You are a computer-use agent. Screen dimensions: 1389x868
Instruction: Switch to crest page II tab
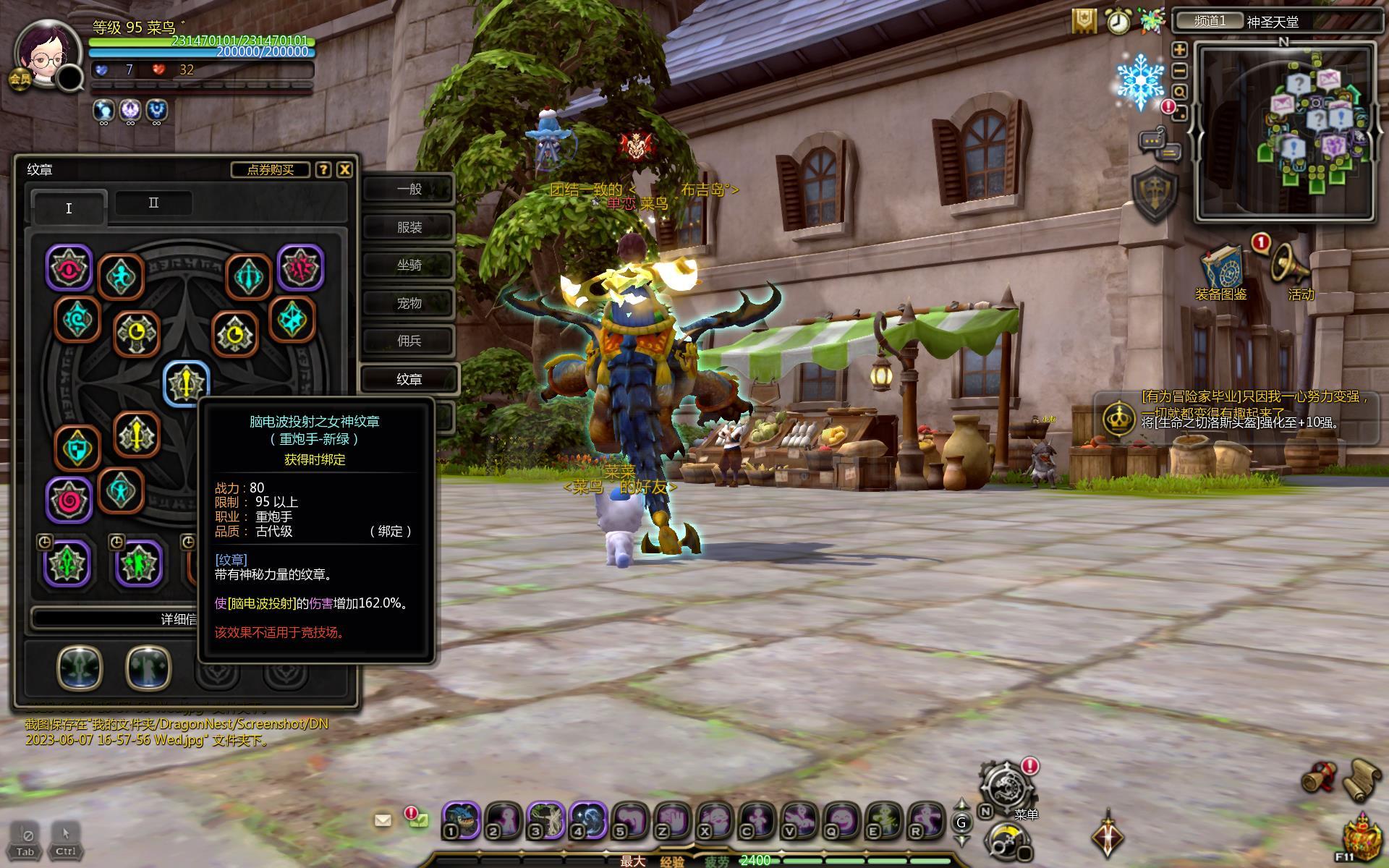pyautogui.click(x=153, y=203)
